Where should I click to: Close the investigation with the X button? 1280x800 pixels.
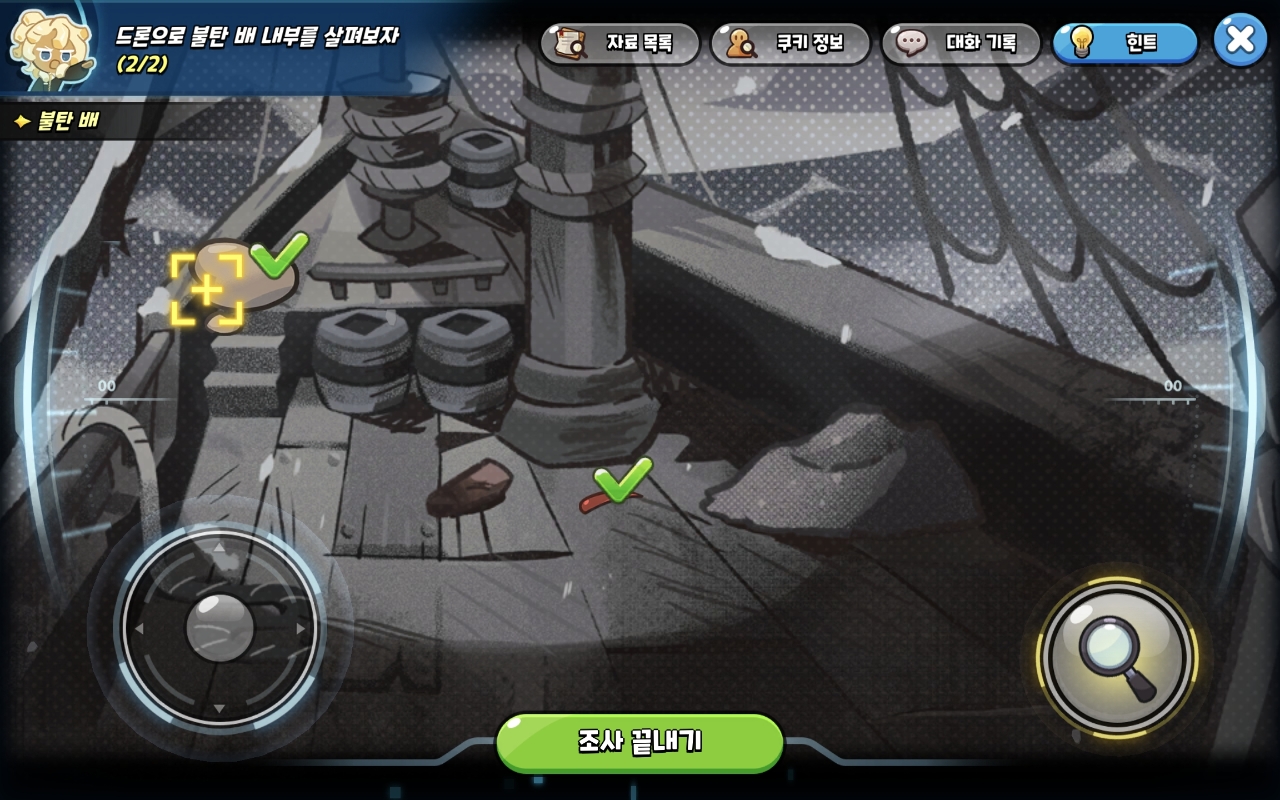1240,40
